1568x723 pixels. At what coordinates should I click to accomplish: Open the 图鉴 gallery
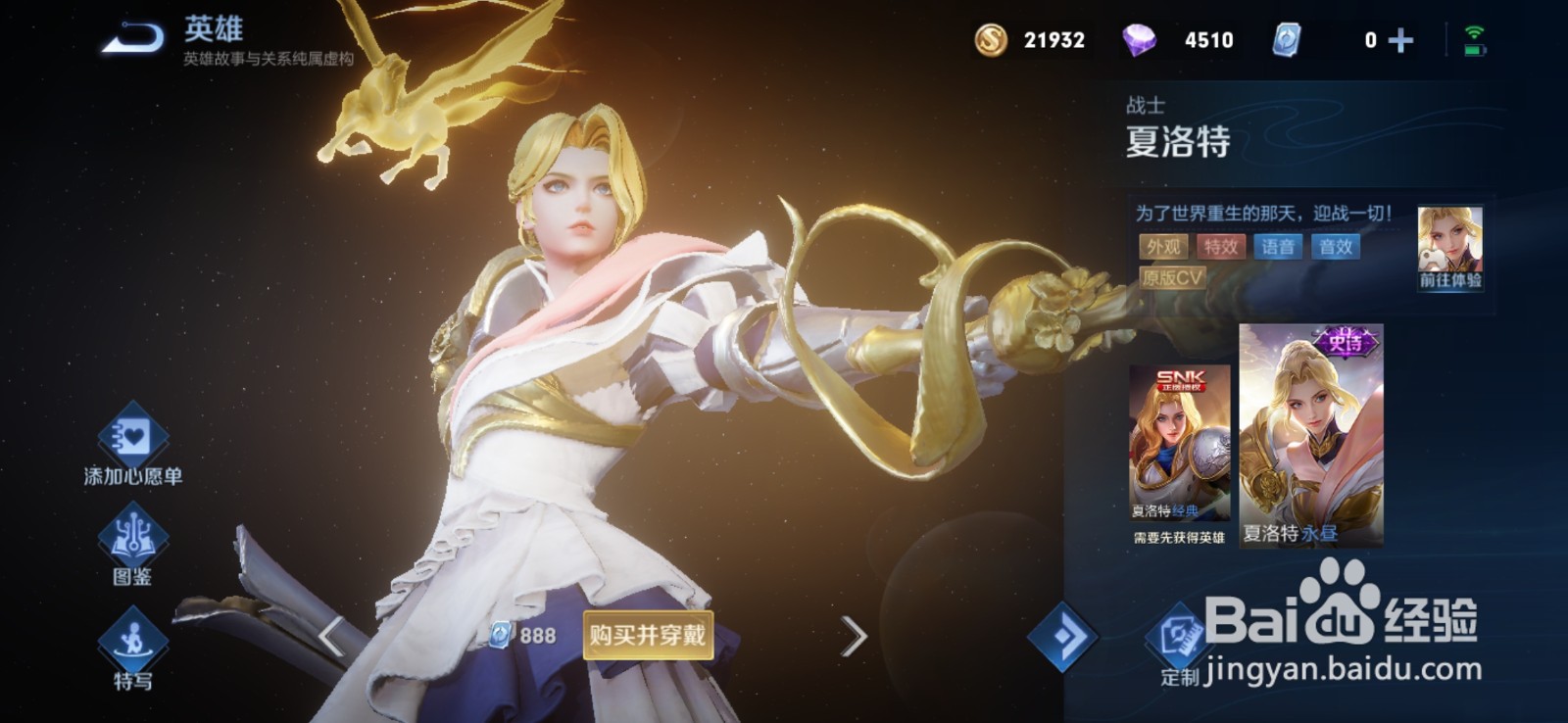click(132, 544)
